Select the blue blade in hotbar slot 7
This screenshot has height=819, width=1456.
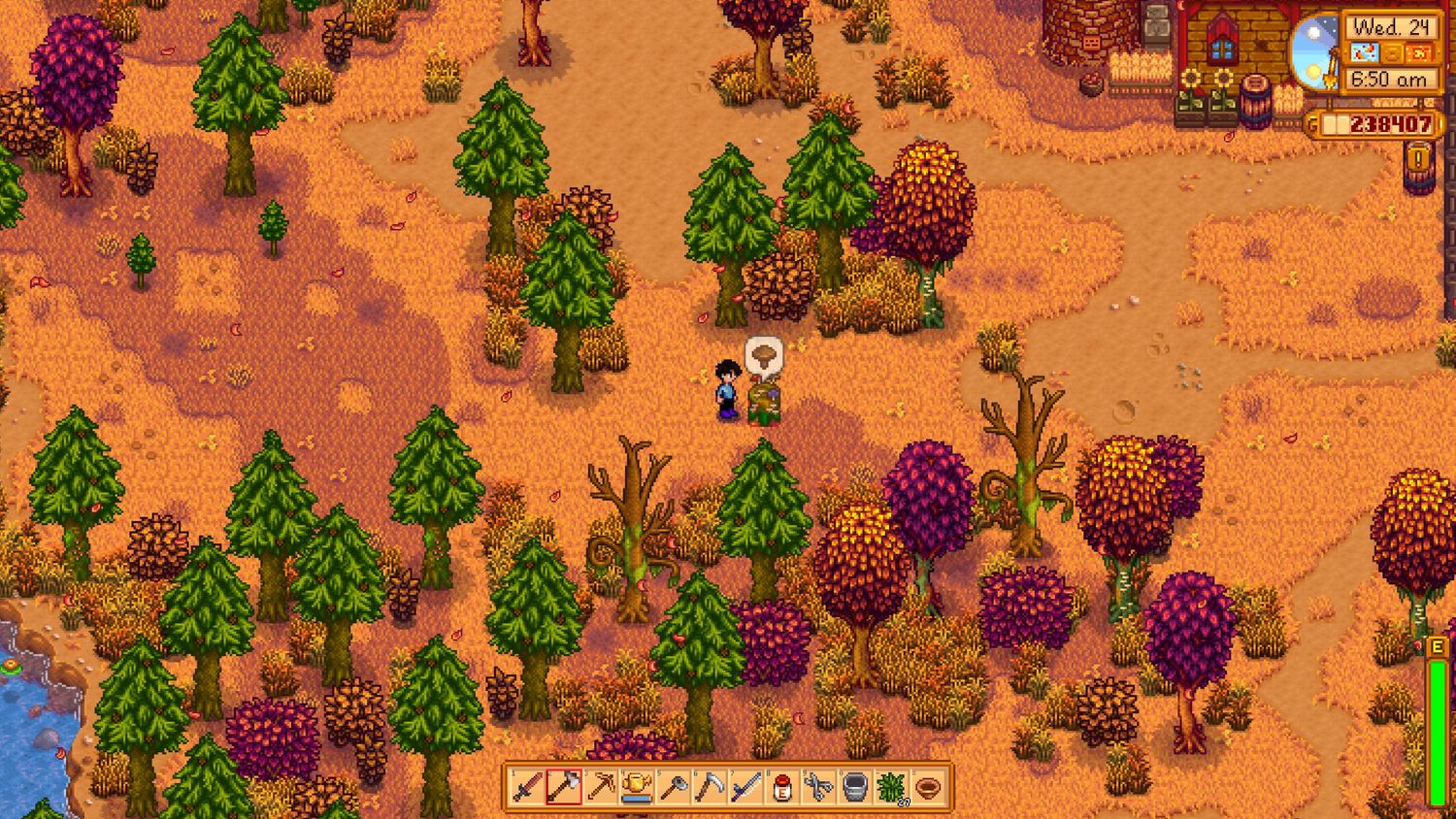coord(745,787)
